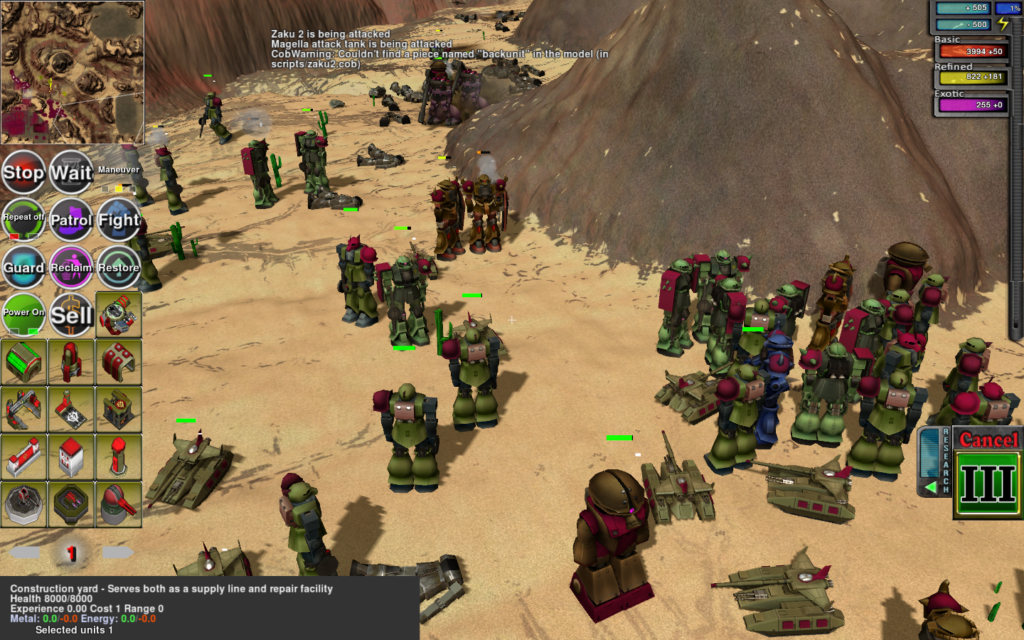Go to next build menu page
This screenshot has width=1024, height=640.
point(117,552)
